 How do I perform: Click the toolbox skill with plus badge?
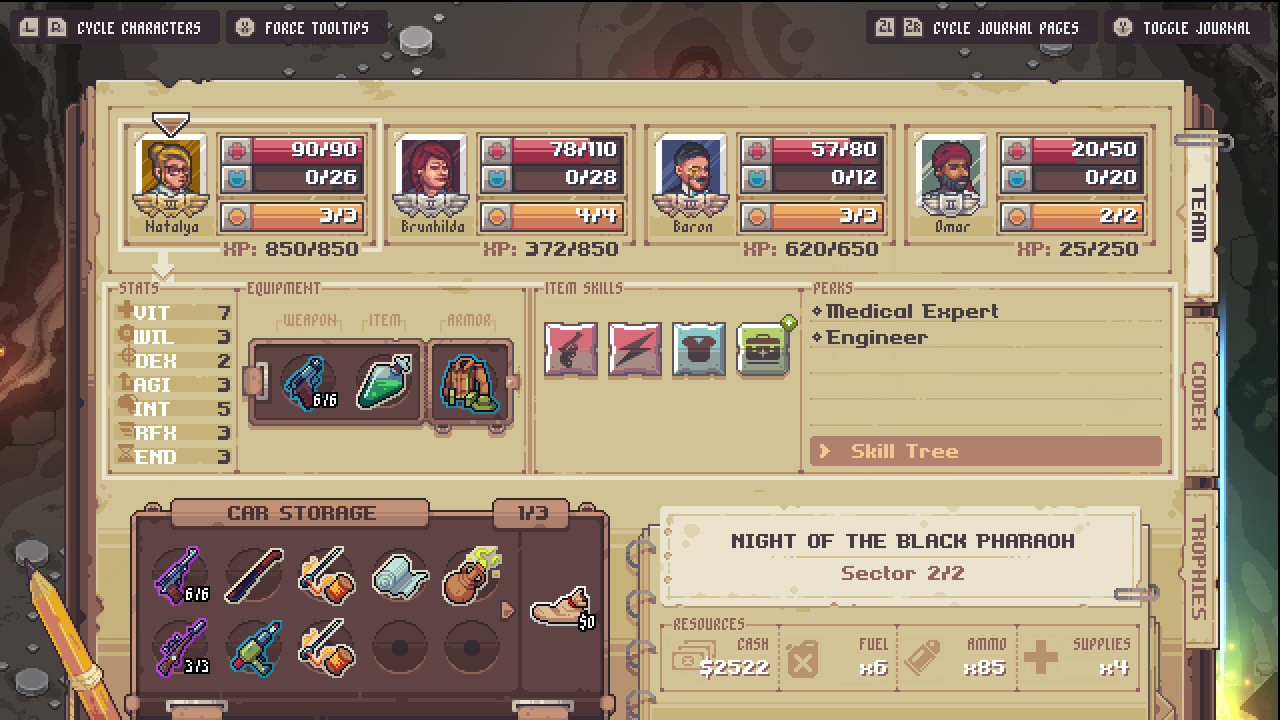762,350
